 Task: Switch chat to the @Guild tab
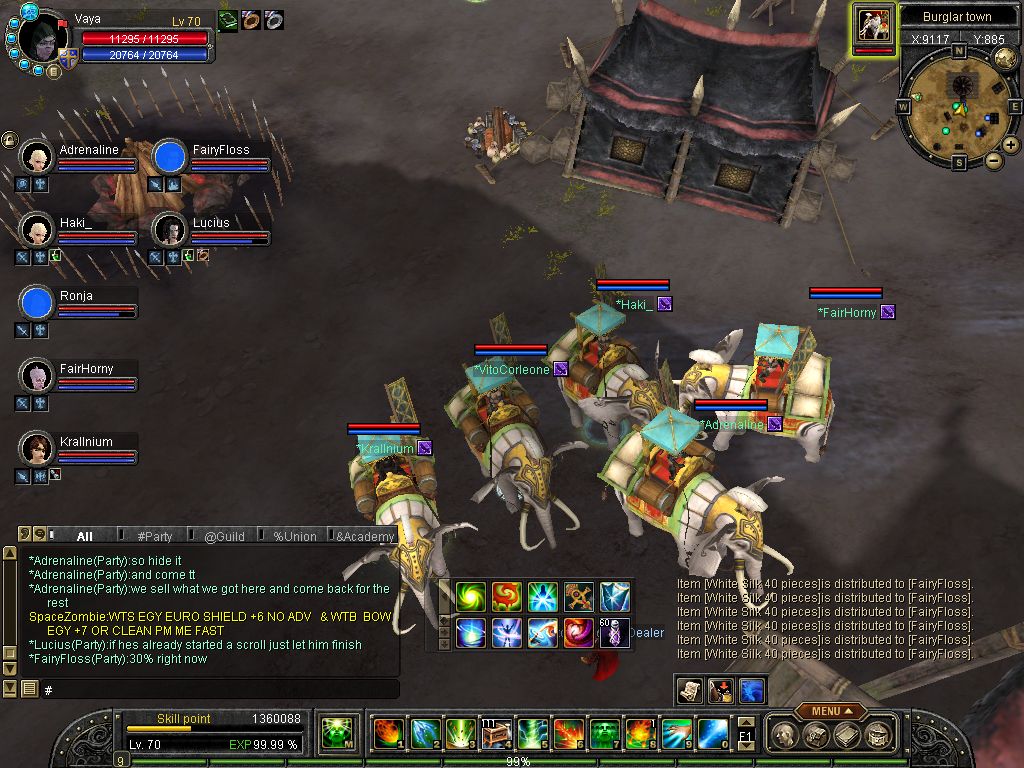[224, 536]
